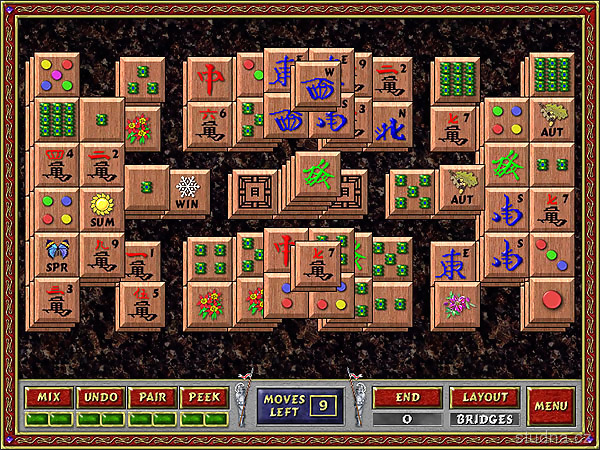Activate the PAIR hint button
Screen dimensions: 600x450
pos(151,397)
